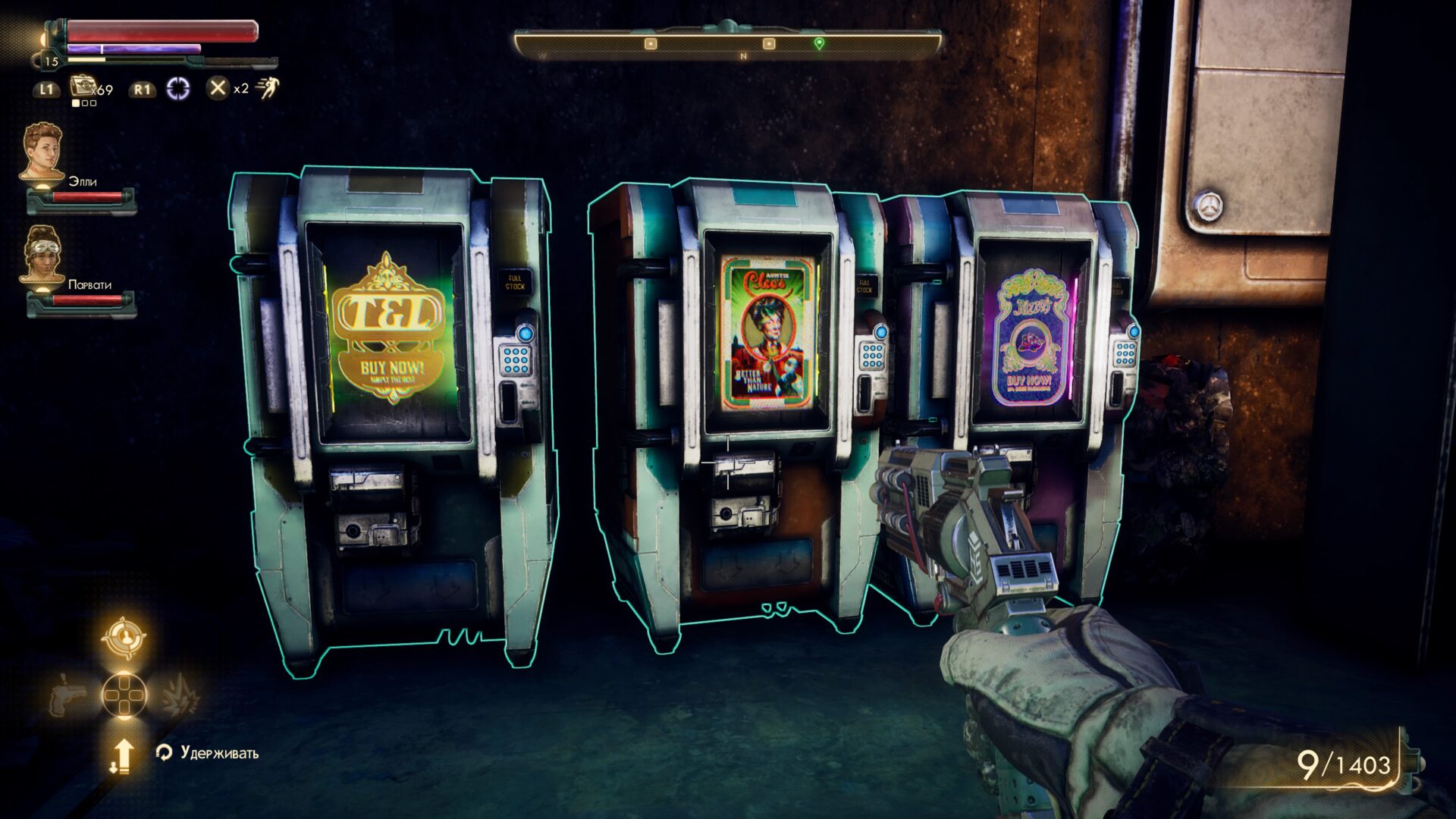The image size is (1456, 819).
Task: Select the pistol icon on the command wheel
Action: (x=70, y=695)
